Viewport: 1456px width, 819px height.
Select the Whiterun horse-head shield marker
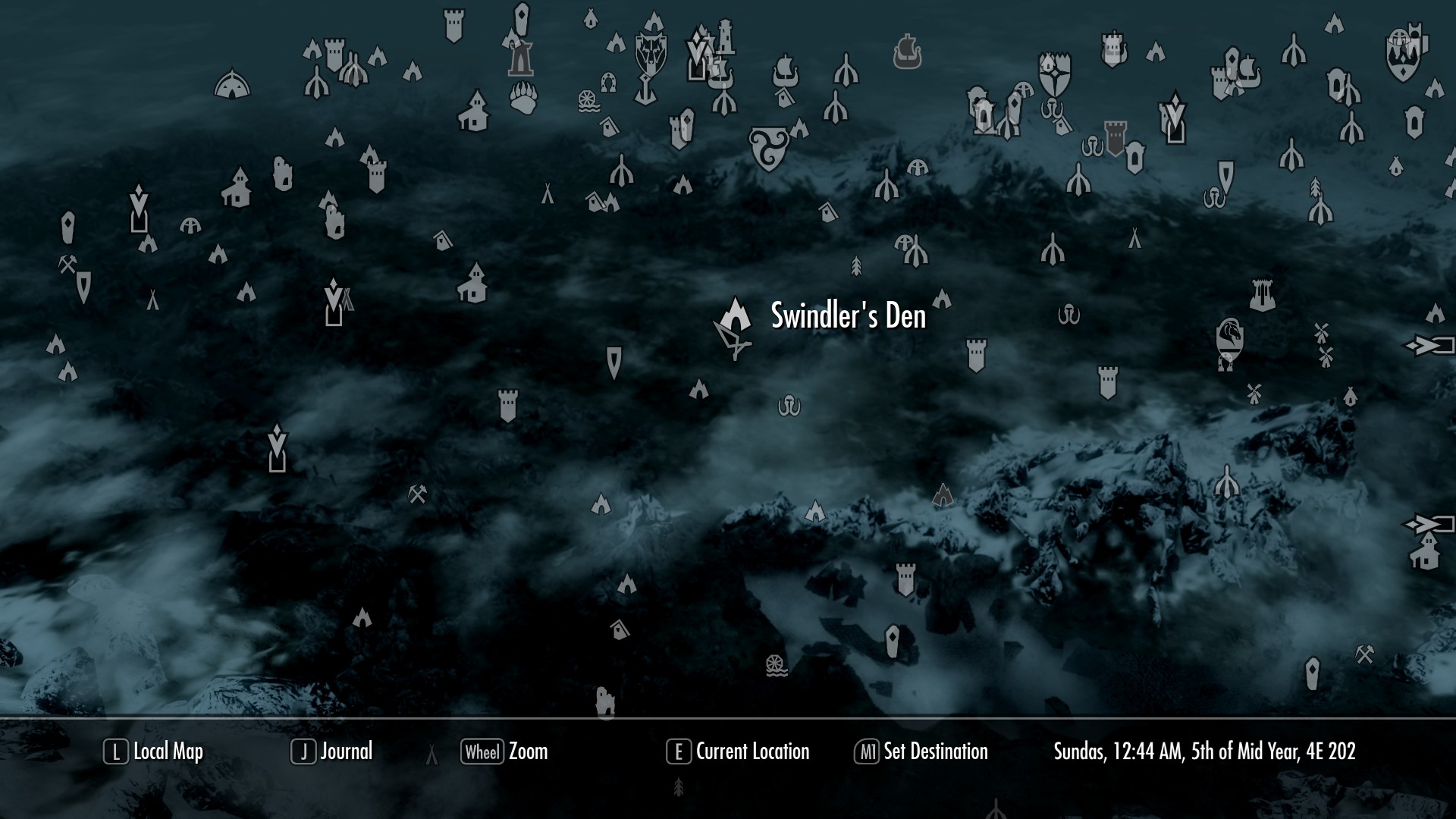[1228, 340]
